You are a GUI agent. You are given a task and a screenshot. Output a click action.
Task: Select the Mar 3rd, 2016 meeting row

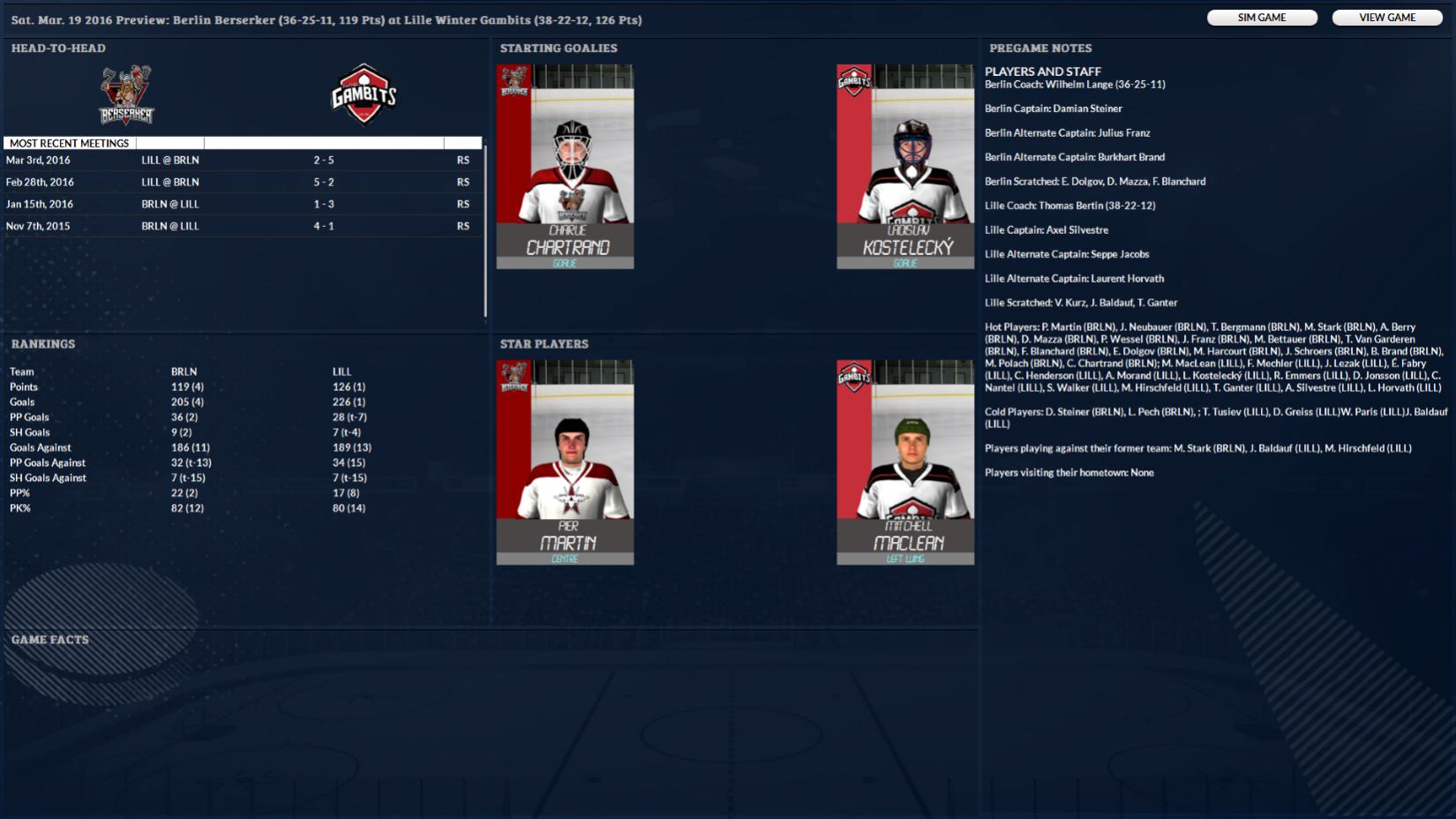[243, 161]
